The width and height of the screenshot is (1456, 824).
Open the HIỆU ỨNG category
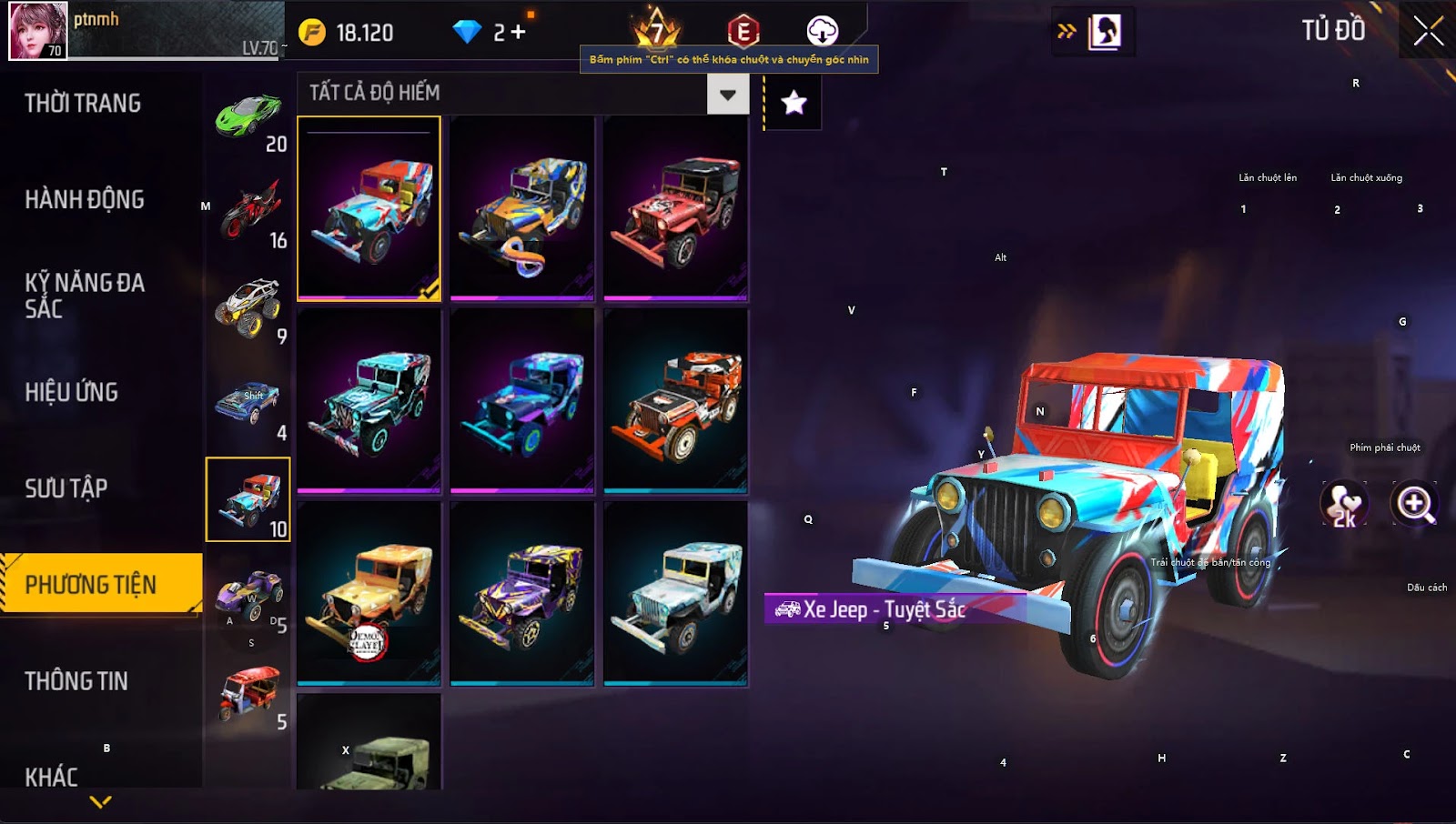(x=72, y=393)
